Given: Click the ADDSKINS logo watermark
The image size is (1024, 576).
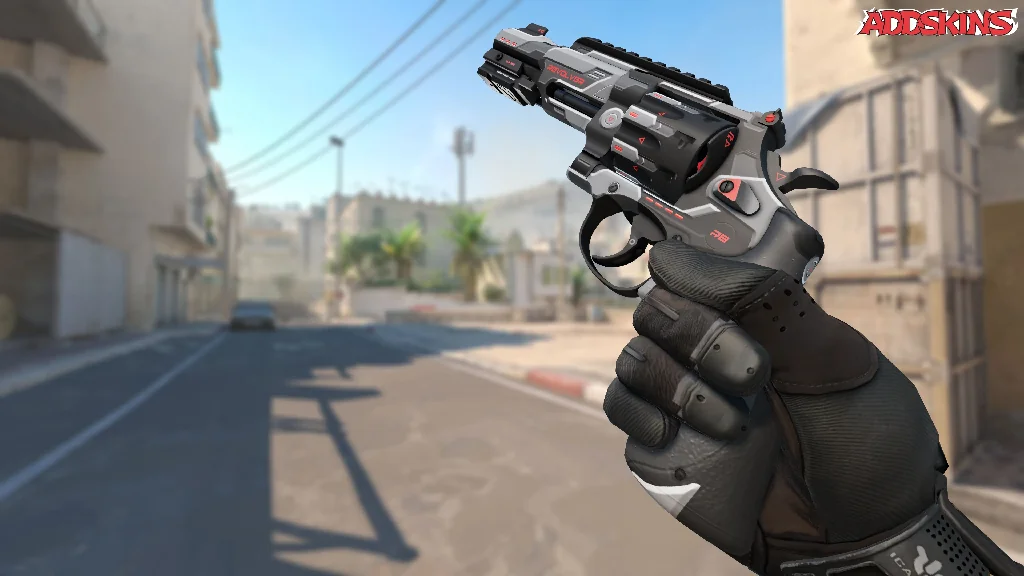Looking at the screenshot, I should 938,23.
